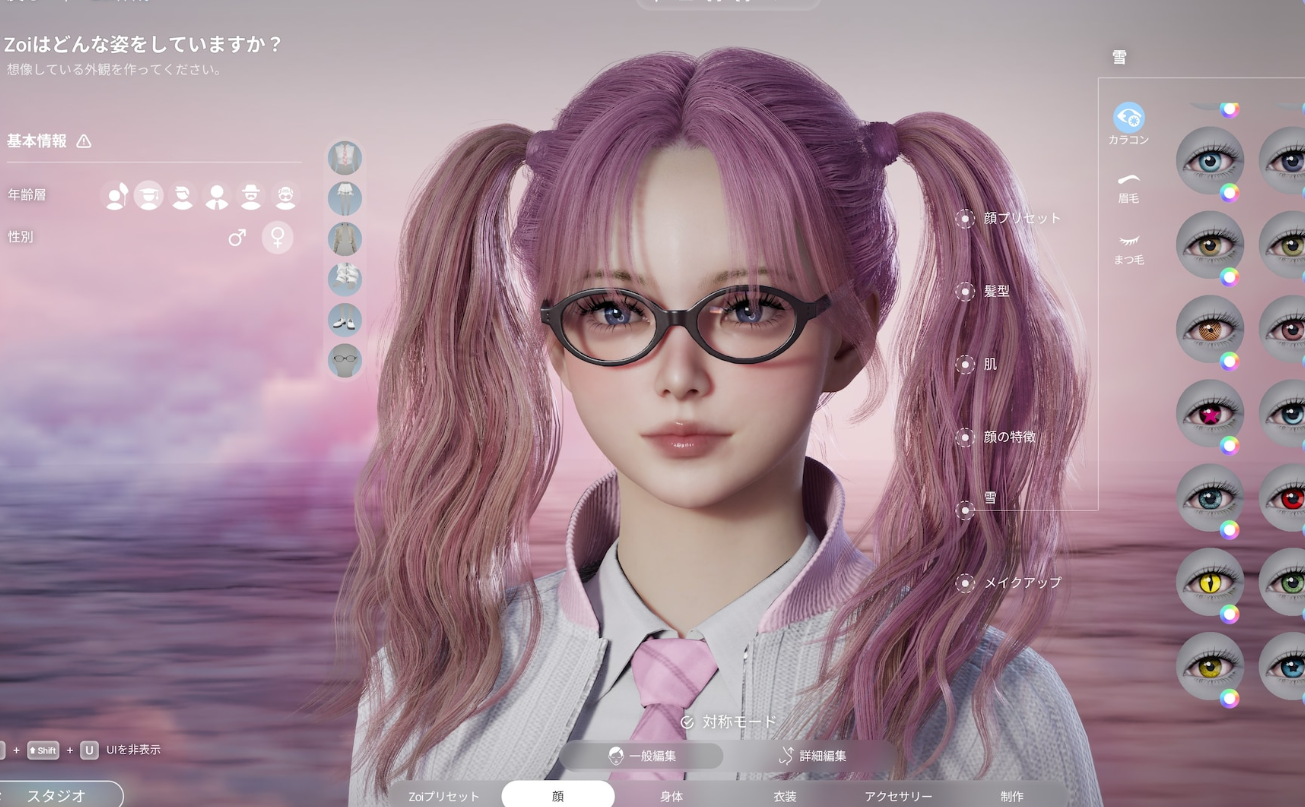The height and width of the screenshot is (807, 1305).
Task: Open the アクセサリー tab
Action: tap(898, 796)
